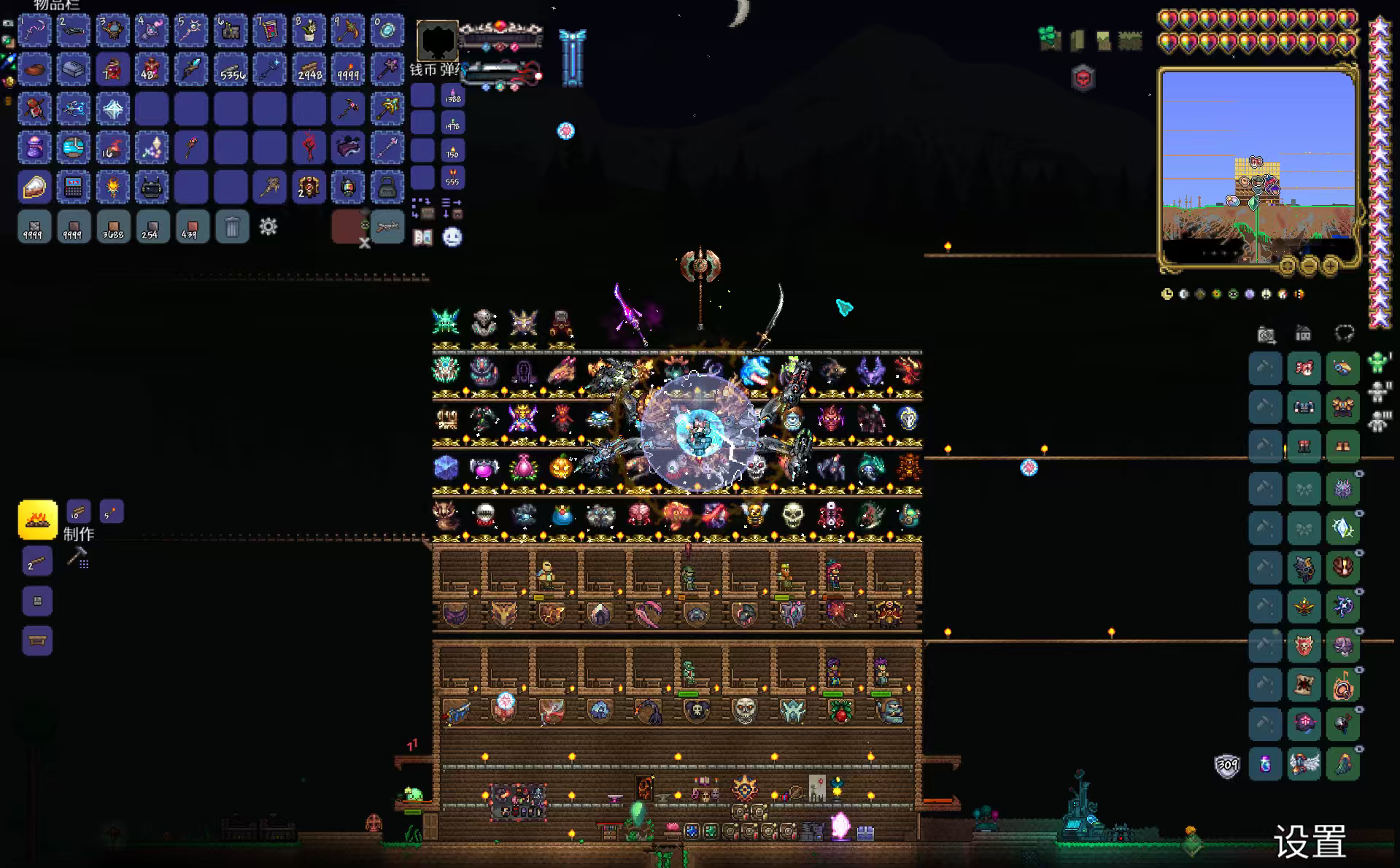1400x868 pixels.
Task: Select the spell tome in hotbar slot 7
Action: coord(269,31)
